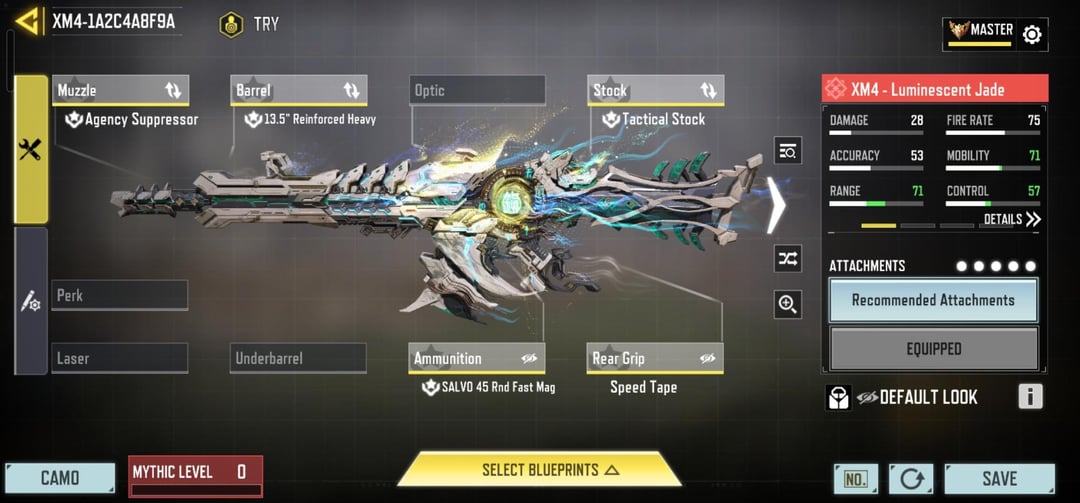Open settings via the gear icon
The height and width of the screenshot is (503, 1080).
[1032, 35]
